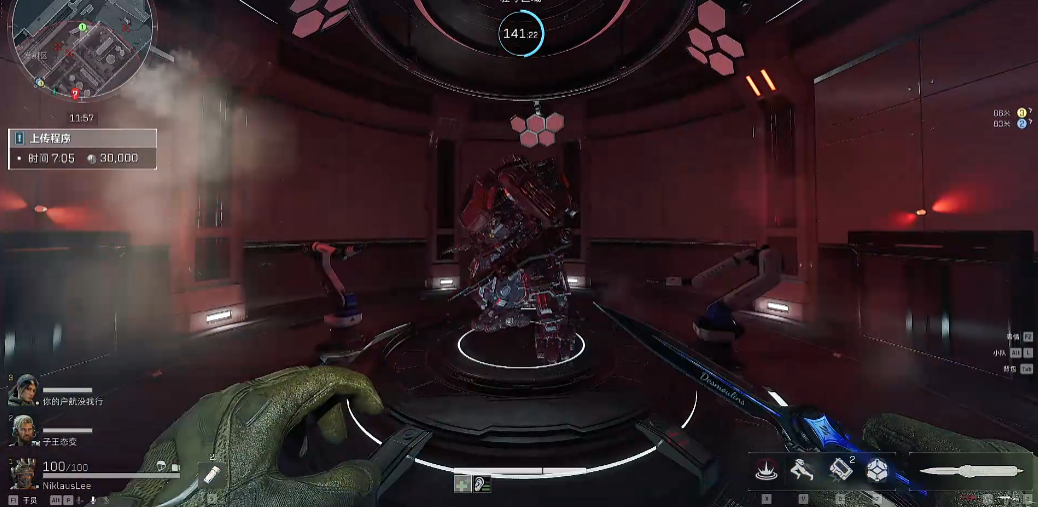Screen dimensions: 1038x507
Task: Use the syringe item slot
Action: (211, 474)
